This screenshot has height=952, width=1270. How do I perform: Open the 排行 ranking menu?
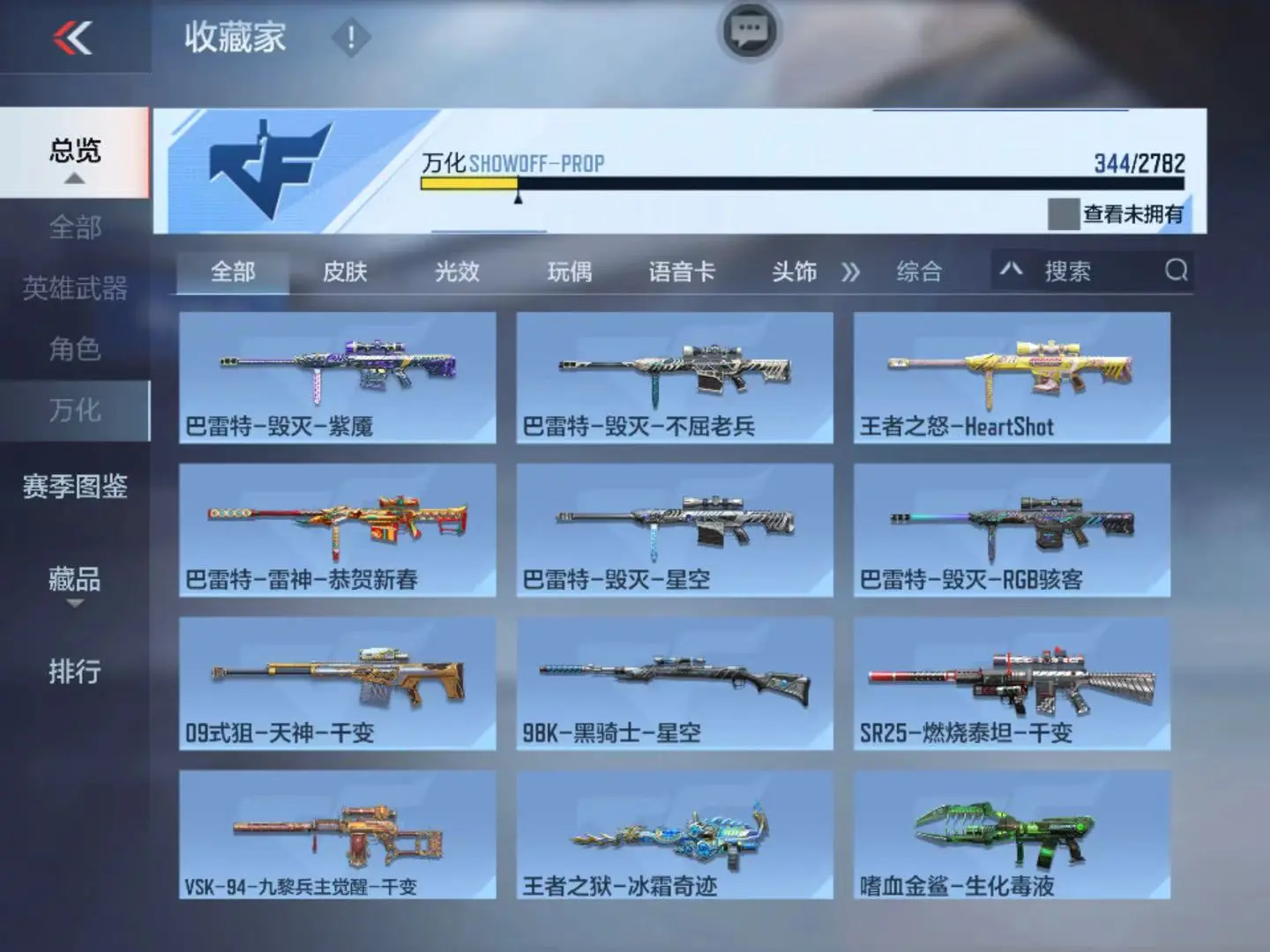[x=75, y=672]
